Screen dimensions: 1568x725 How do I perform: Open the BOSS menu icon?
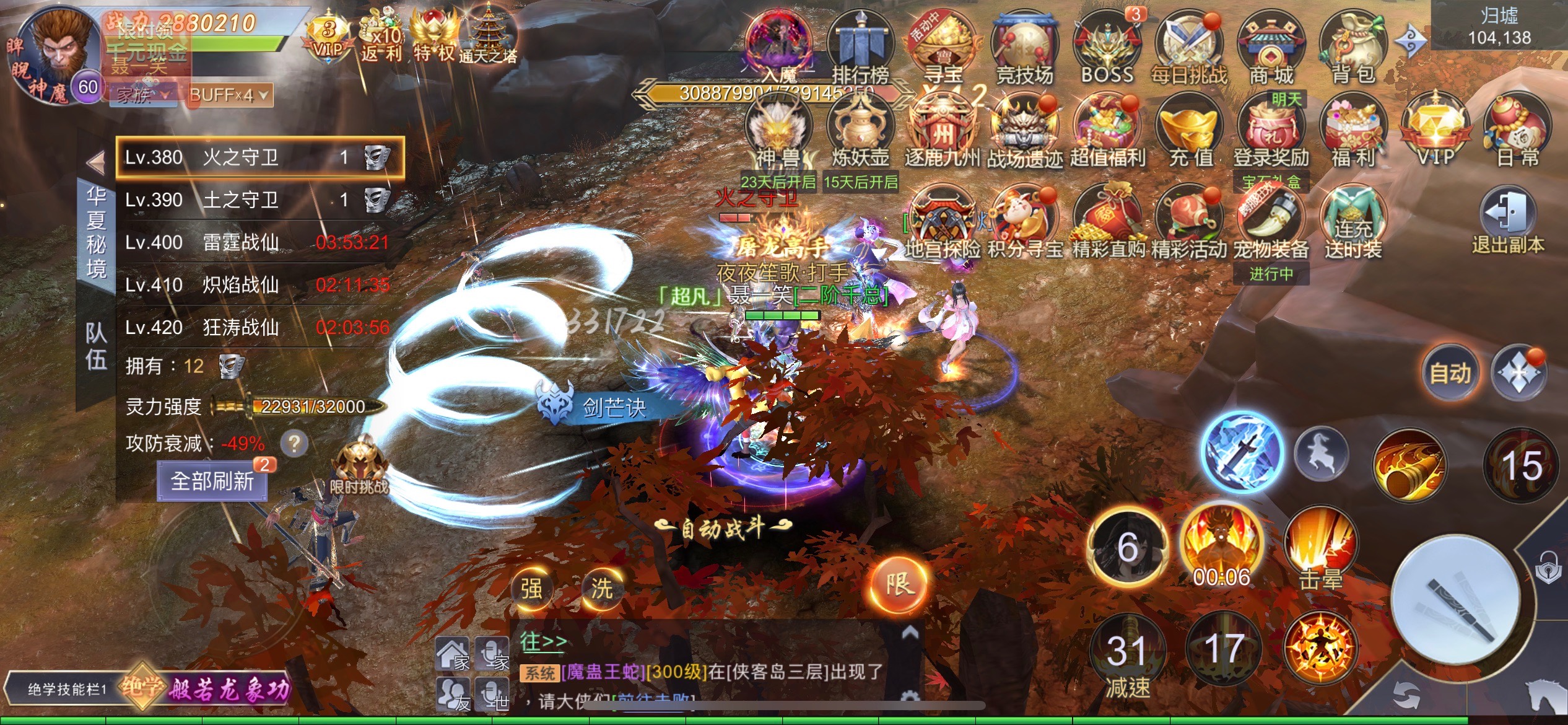[x=1107, y=46]
